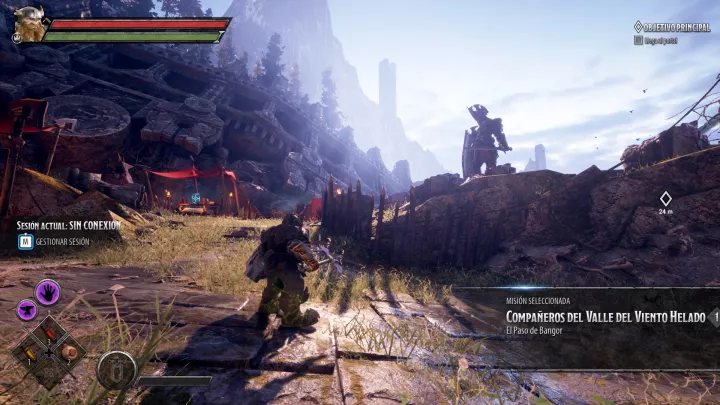Open the Compañeros del Valle del Viento Helado mission
The image size is (720, 405).
click(x=605, y=317)
